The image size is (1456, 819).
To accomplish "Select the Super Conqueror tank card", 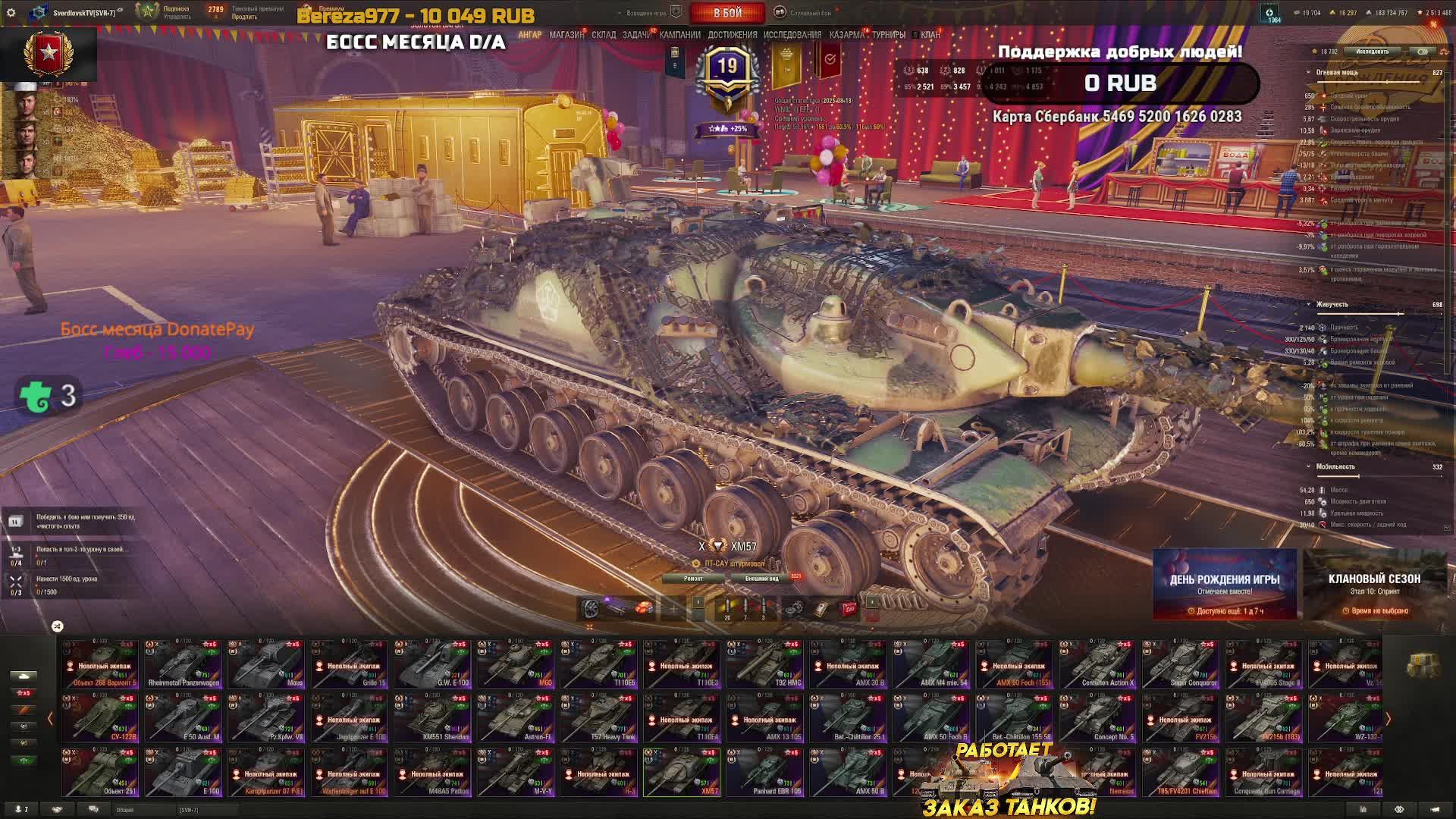I will click(x=1181, y=664).
